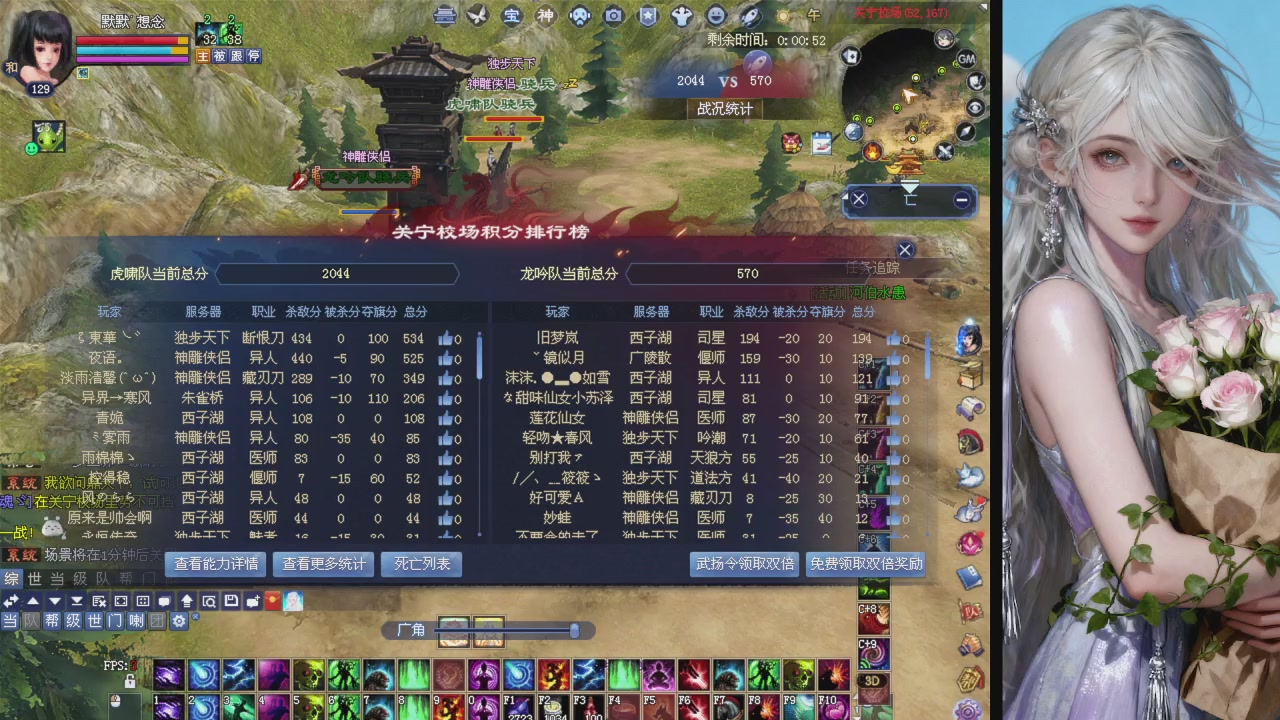Open the chat settings gear next to the 喇 tab
This screenshot has width=1280, height=720.
pos(180,622)
